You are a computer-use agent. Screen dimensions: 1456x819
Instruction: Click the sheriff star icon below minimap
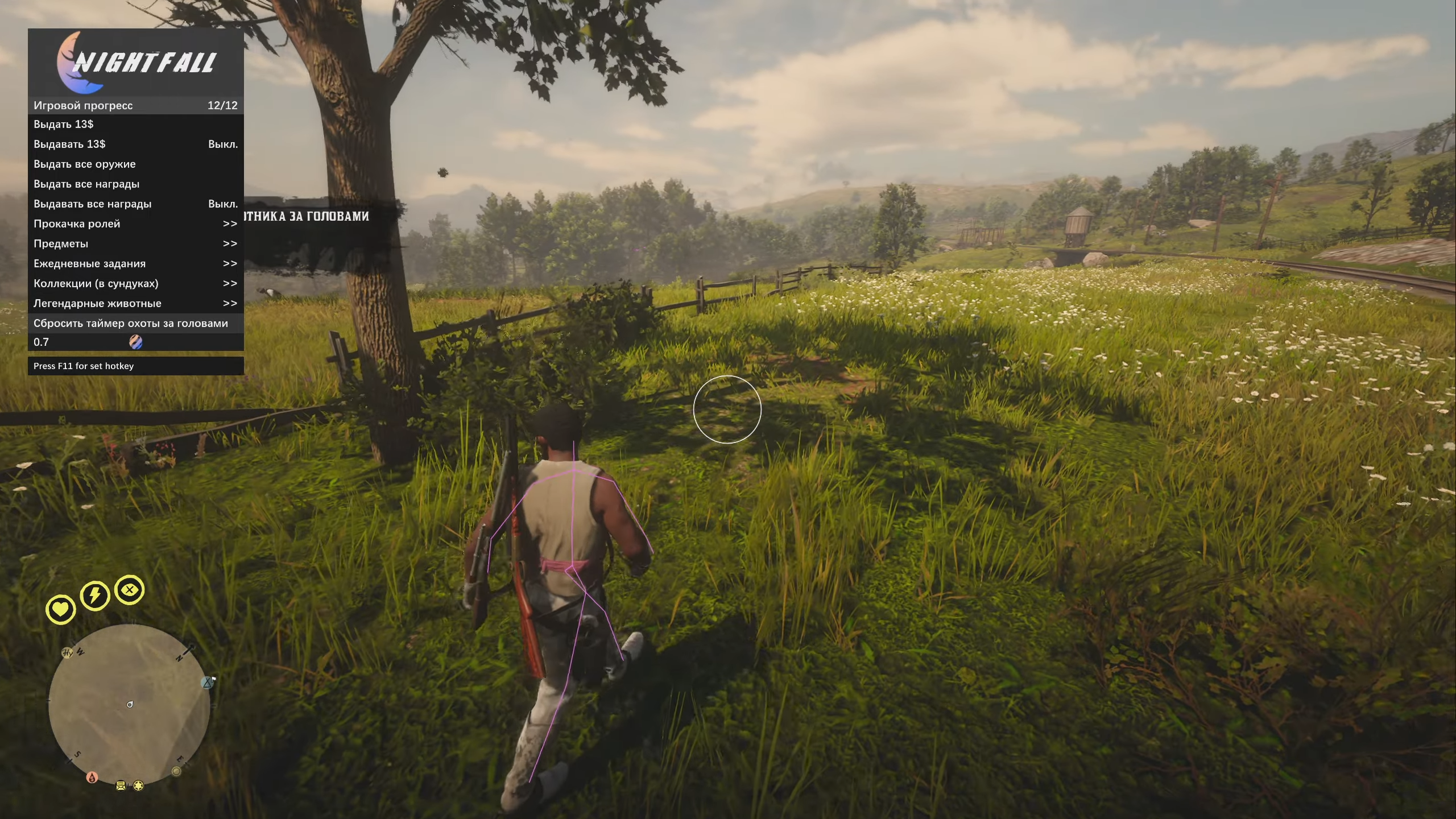tap(138, 785)
